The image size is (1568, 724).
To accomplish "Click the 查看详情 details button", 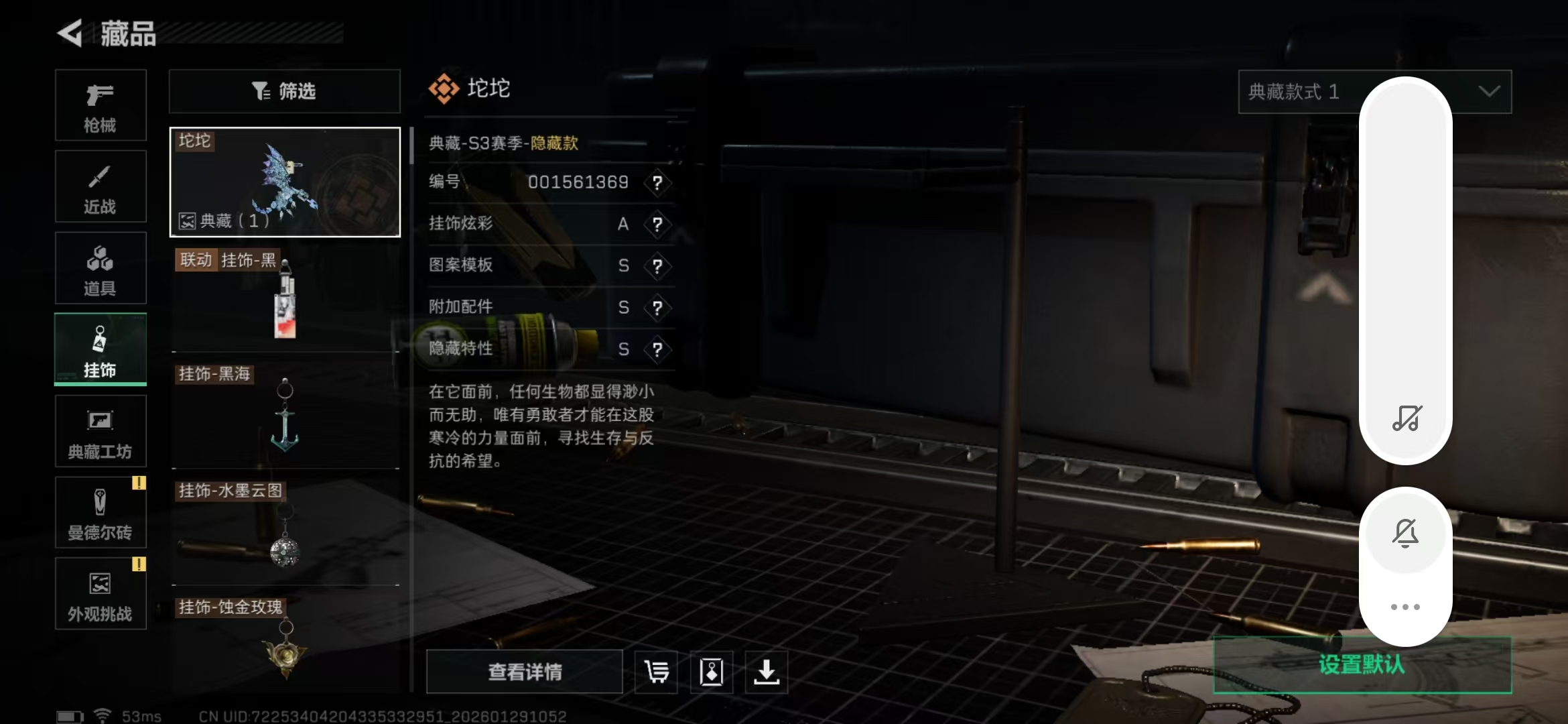I will [x=523, y=671].
